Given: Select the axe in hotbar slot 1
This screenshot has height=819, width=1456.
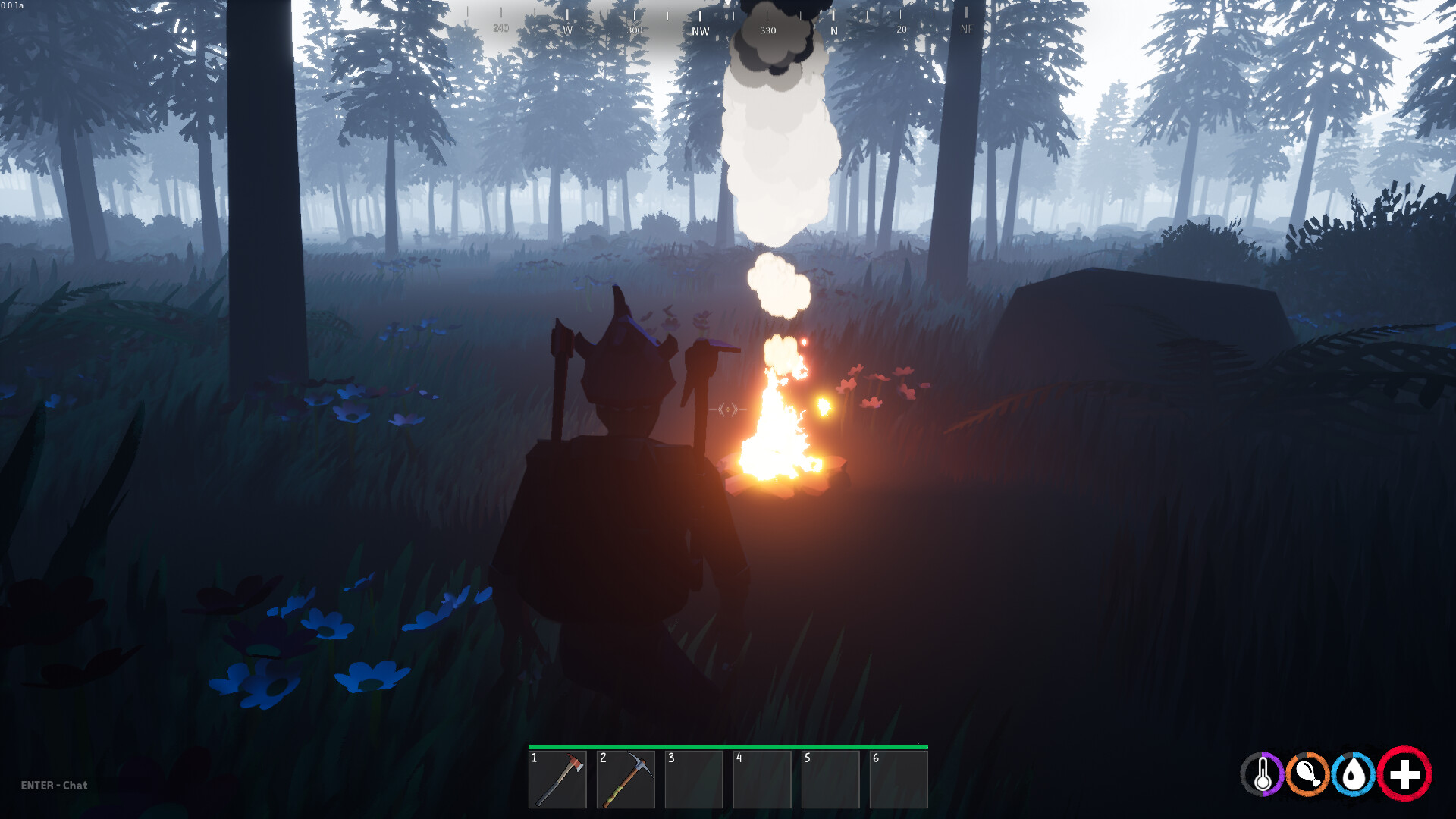Looking at the screenshot, I should 560,780.
